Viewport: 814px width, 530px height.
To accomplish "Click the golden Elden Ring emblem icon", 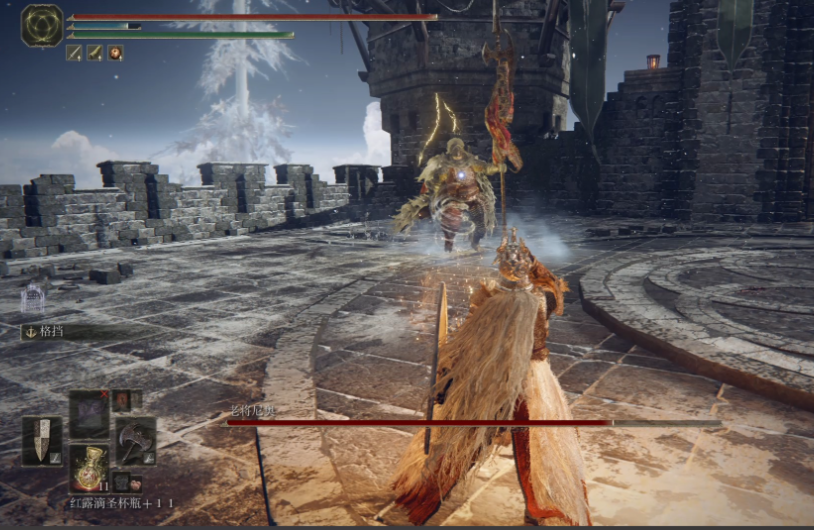I will coord(42,25).
